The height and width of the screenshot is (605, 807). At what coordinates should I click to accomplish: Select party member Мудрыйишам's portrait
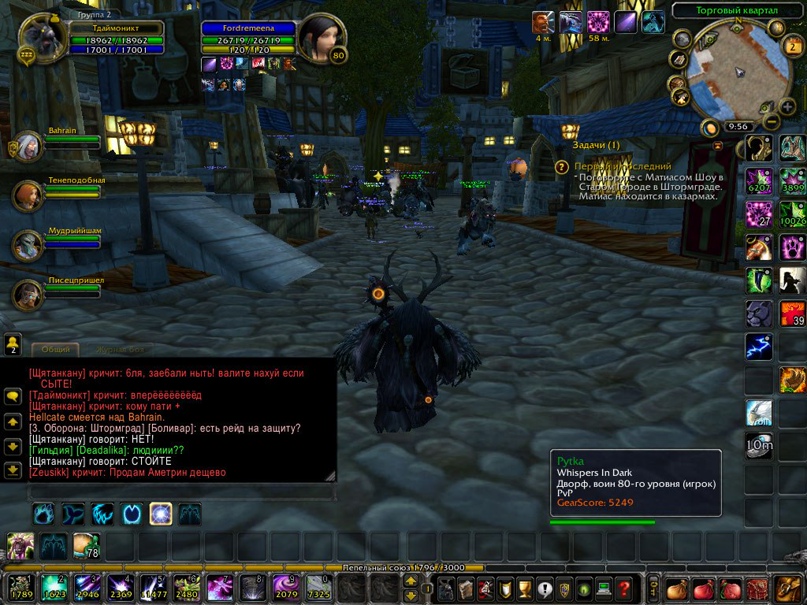(29, 246)
